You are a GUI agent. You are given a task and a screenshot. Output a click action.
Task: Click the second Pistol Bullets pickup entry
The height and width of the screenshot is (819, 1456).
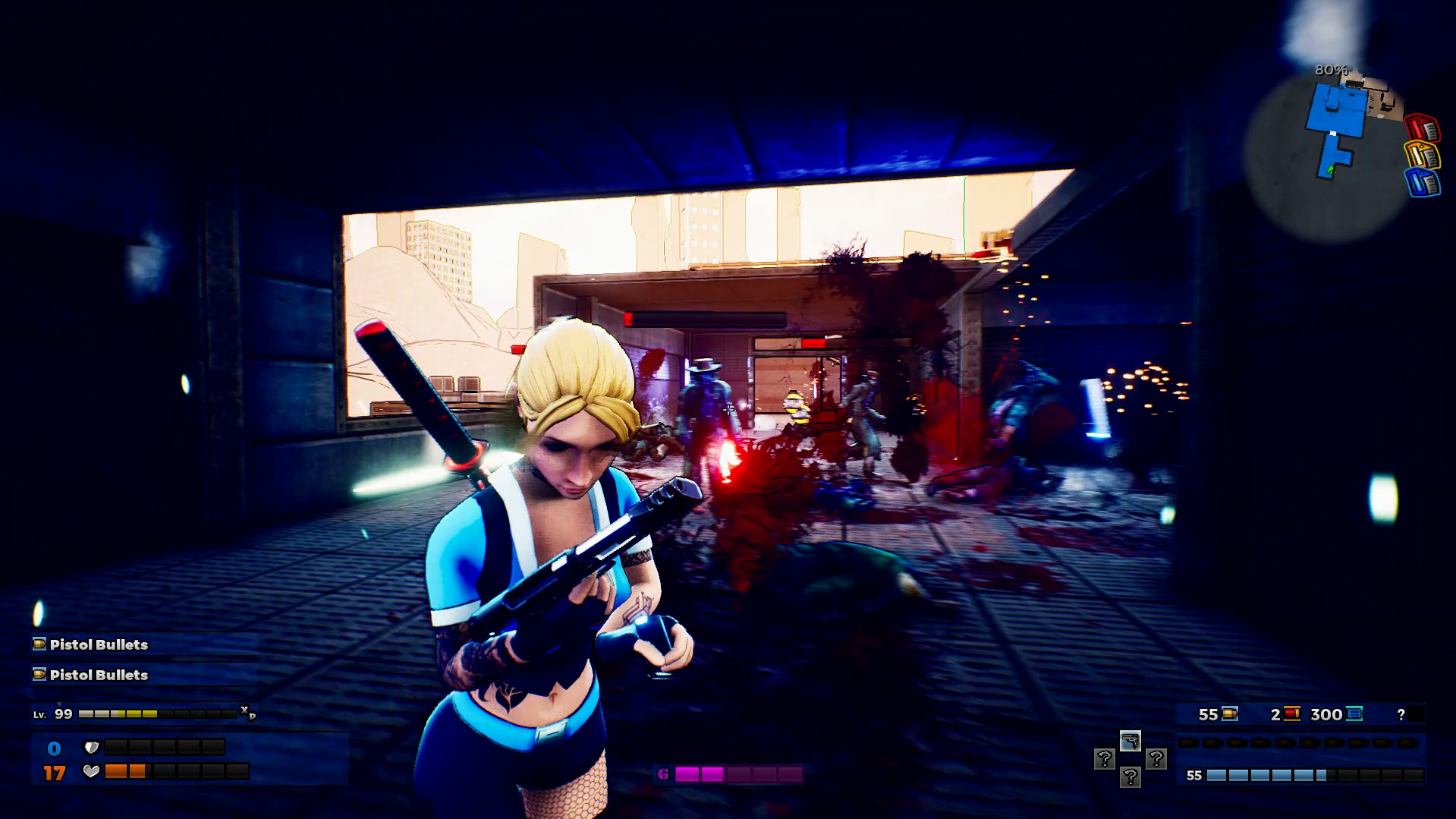tap(99, 675)
